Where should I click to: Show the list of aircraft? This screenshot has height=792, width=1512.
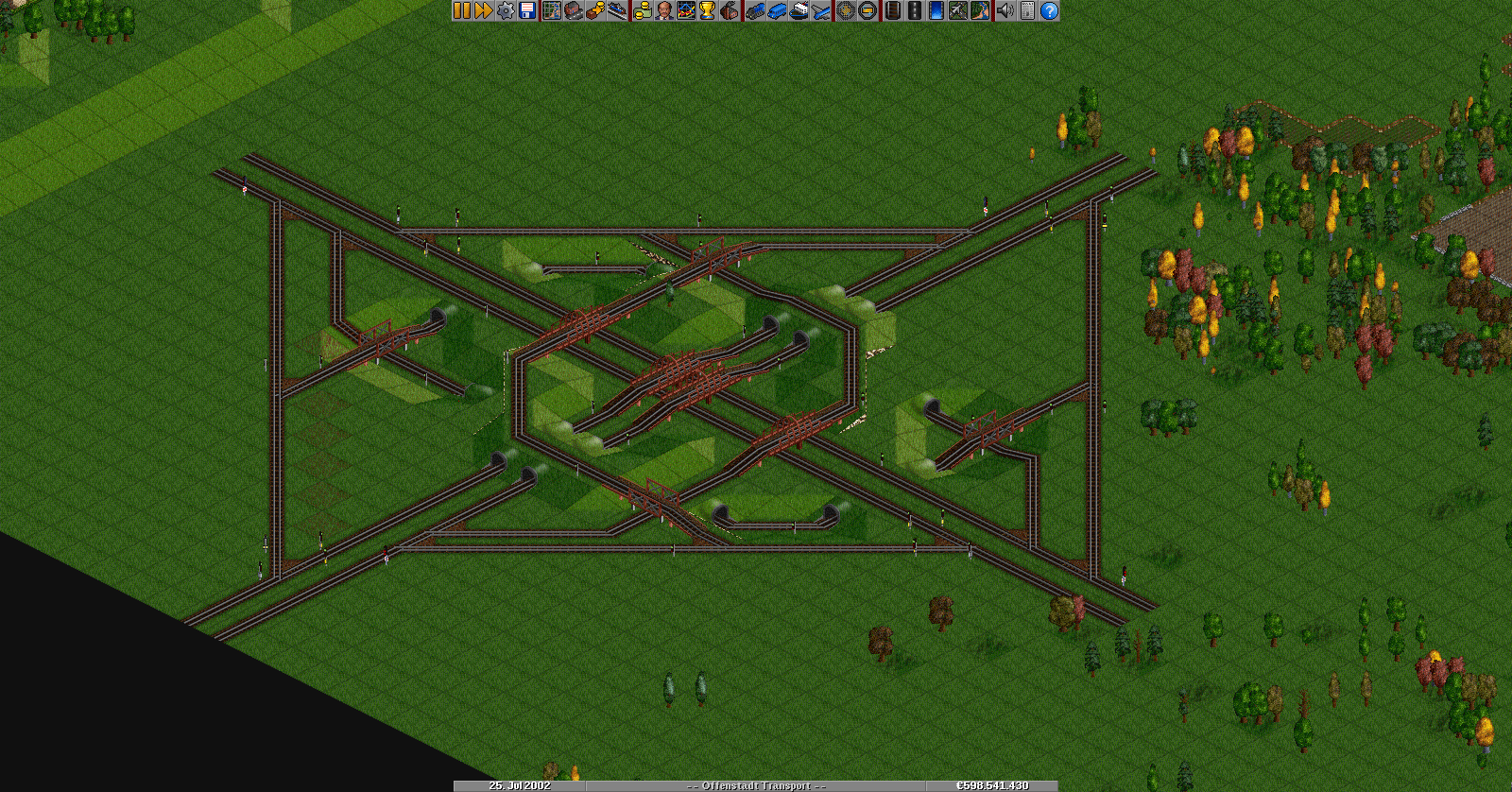click(x=820, y=10)
